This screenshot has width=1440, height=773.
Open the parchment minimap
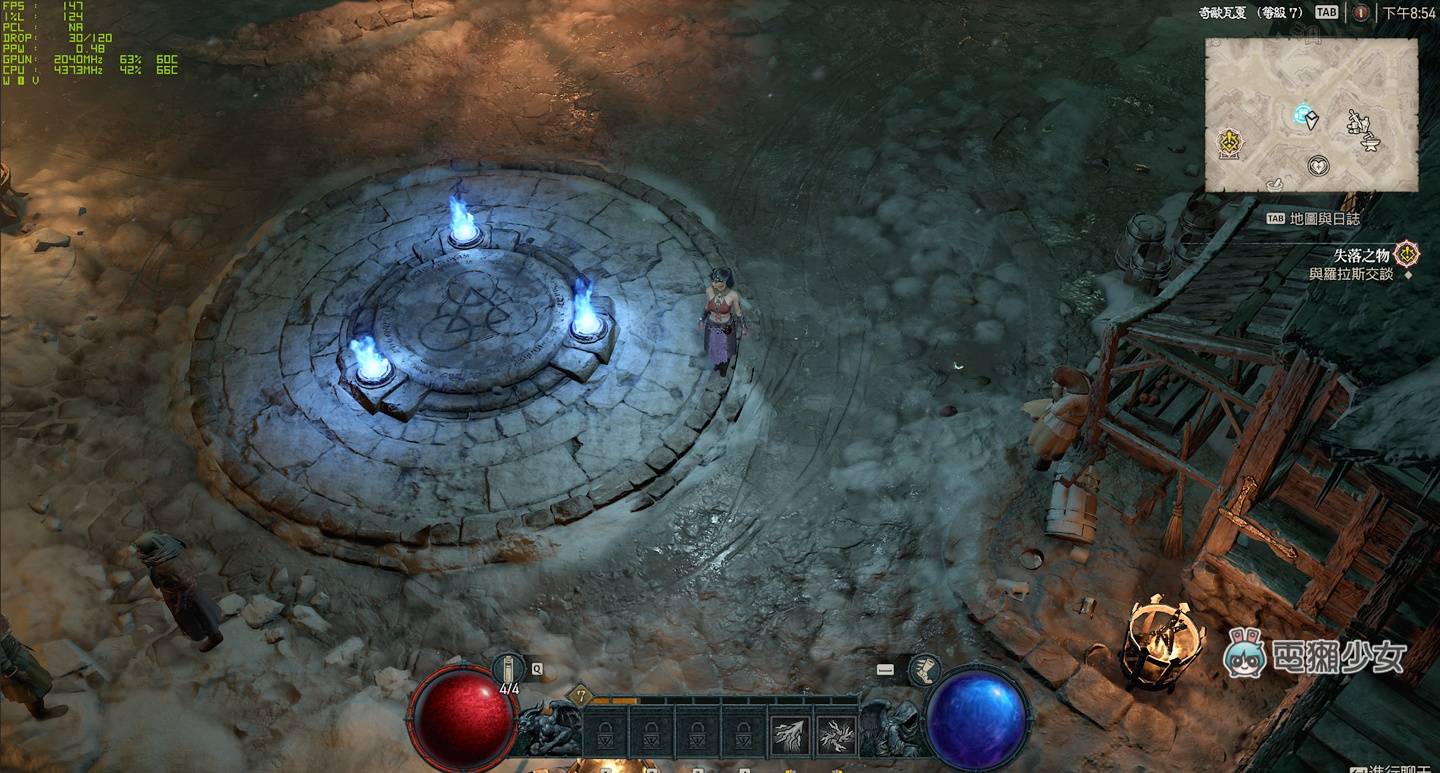point(1310,115)
